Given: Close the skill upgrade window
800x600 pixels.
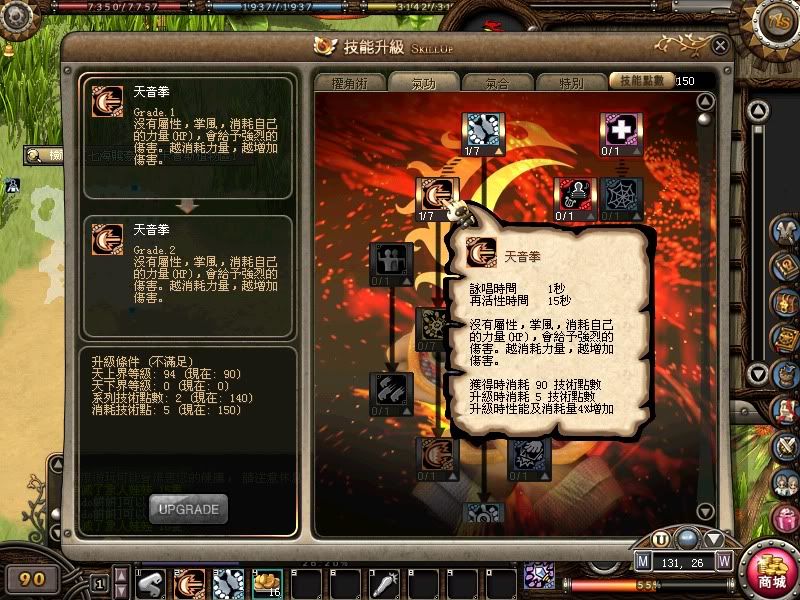Looking at the screenshot, I should 720,45.
